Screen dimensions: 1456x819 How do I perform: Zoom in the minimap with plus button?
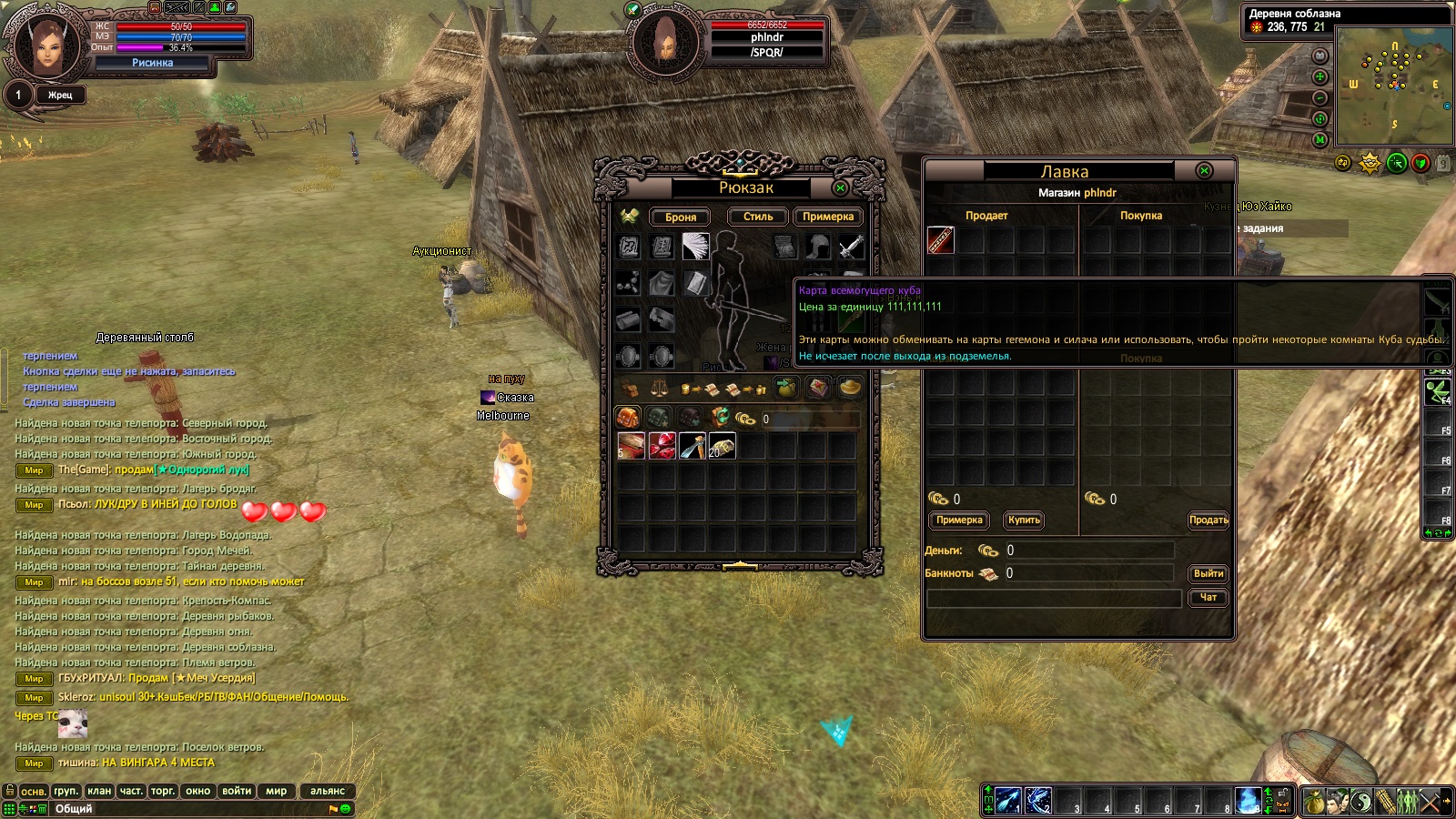coord(1320,76)
